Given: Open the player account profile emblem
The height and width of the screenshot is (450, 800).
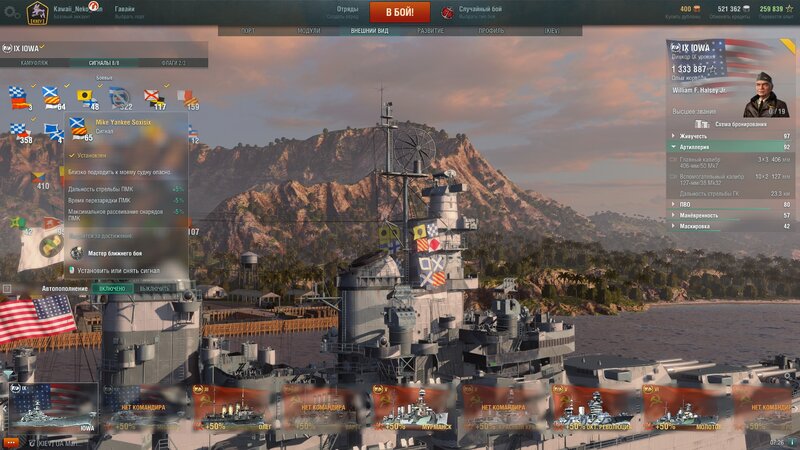Looking at the screenshot, I should point(37,12).
